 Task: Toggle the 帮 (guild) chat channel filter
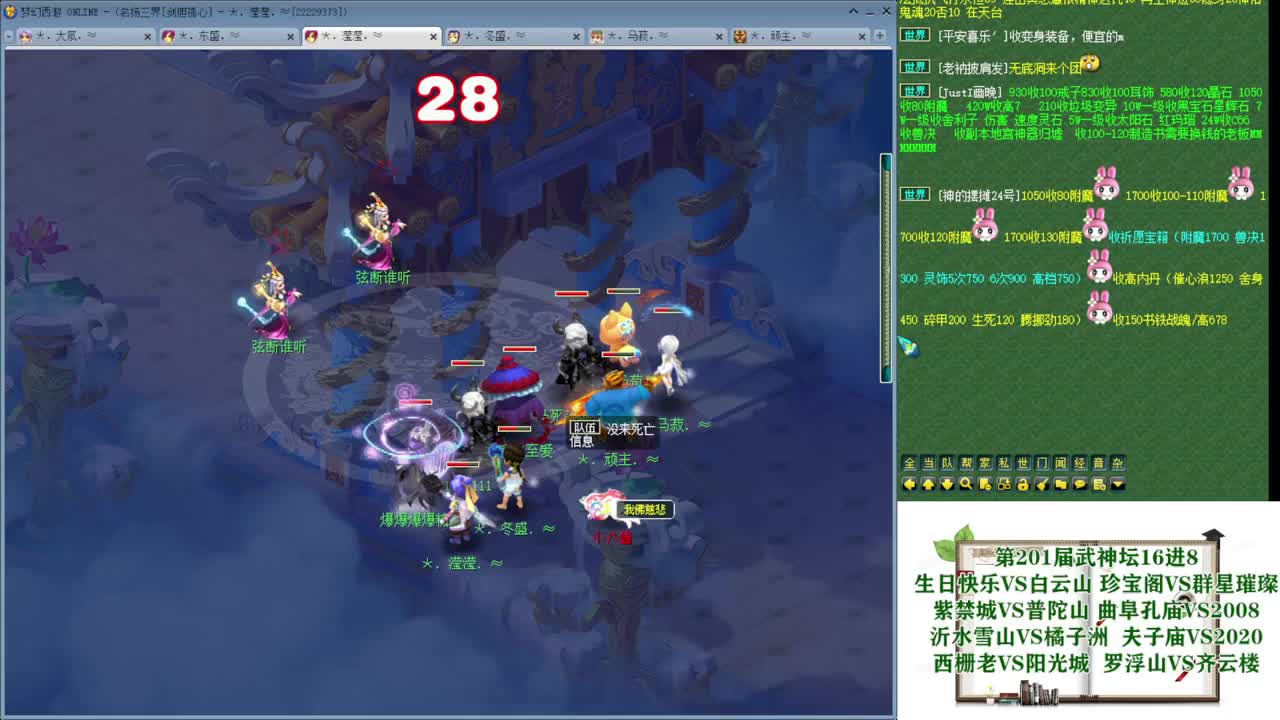[x=966, y=462]
